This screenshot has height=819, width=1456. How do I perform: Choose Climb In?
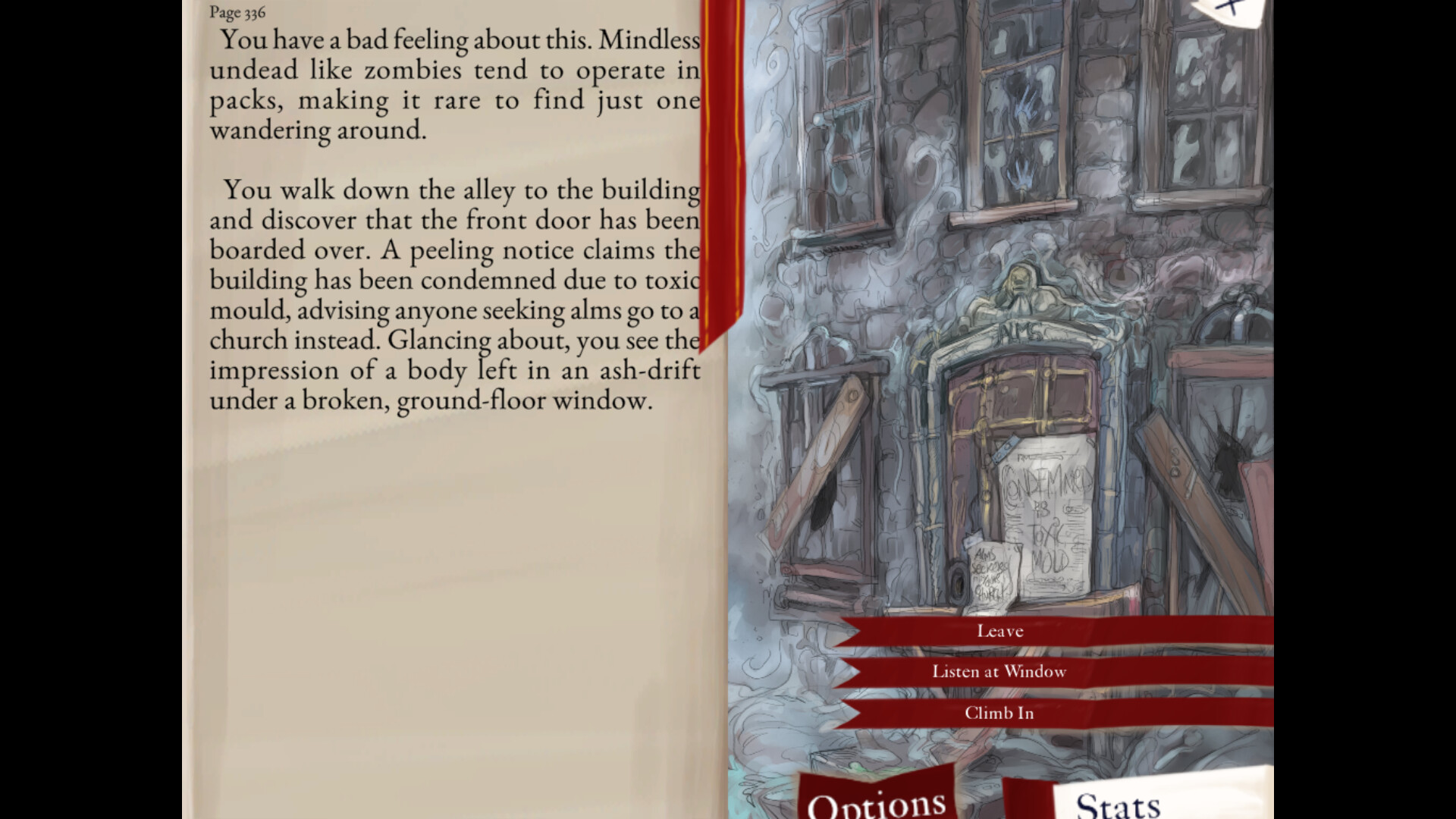coord(998,713)
